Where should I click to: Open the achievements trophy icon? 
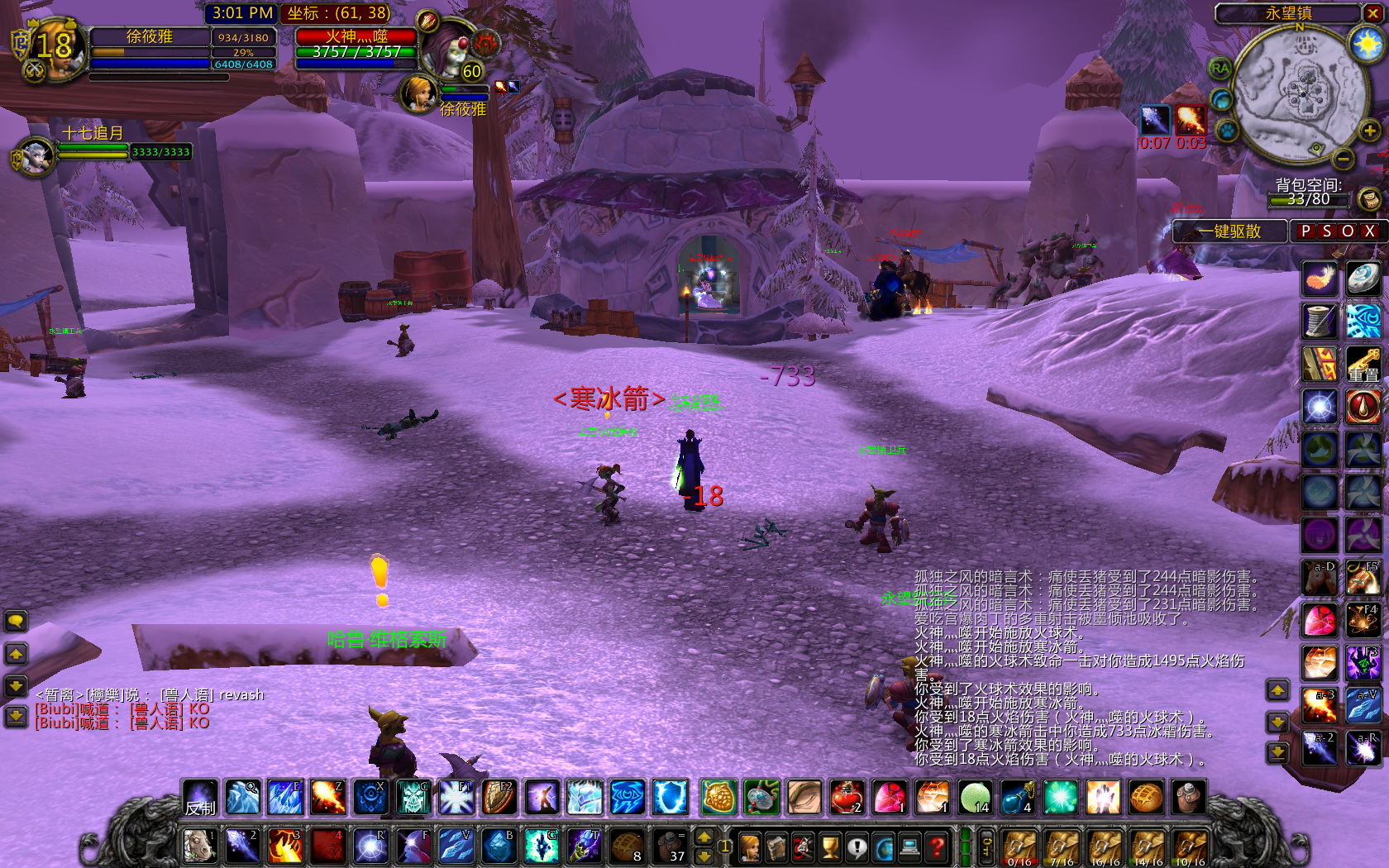click(829, 848)
